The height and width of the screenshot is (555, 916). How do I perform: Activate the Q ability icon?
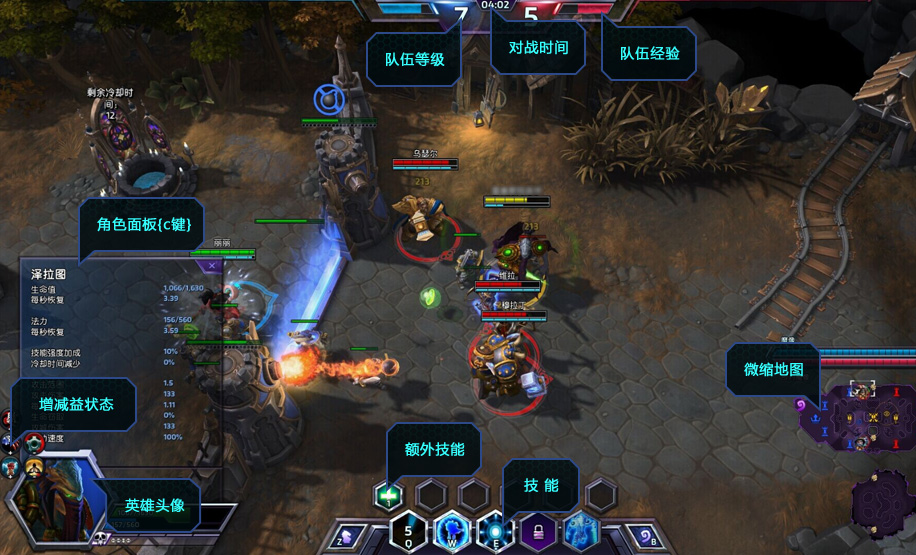[x=409, y=532]
